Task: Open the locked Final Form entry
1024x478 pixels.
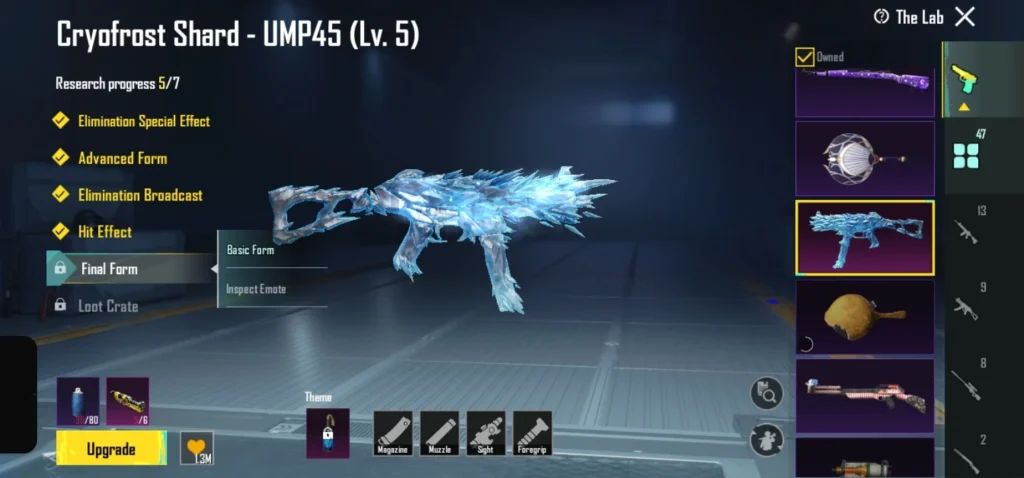Action: click(108, 269)
